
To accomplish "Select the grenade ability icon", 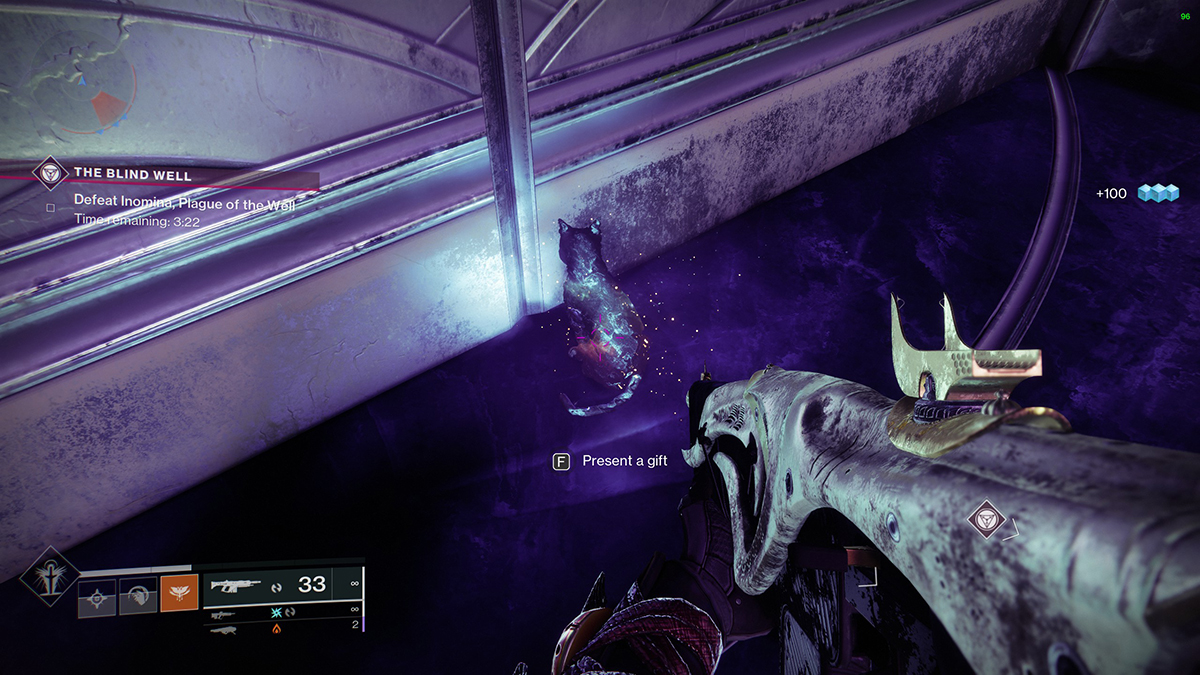I will (x=96, y=598).
